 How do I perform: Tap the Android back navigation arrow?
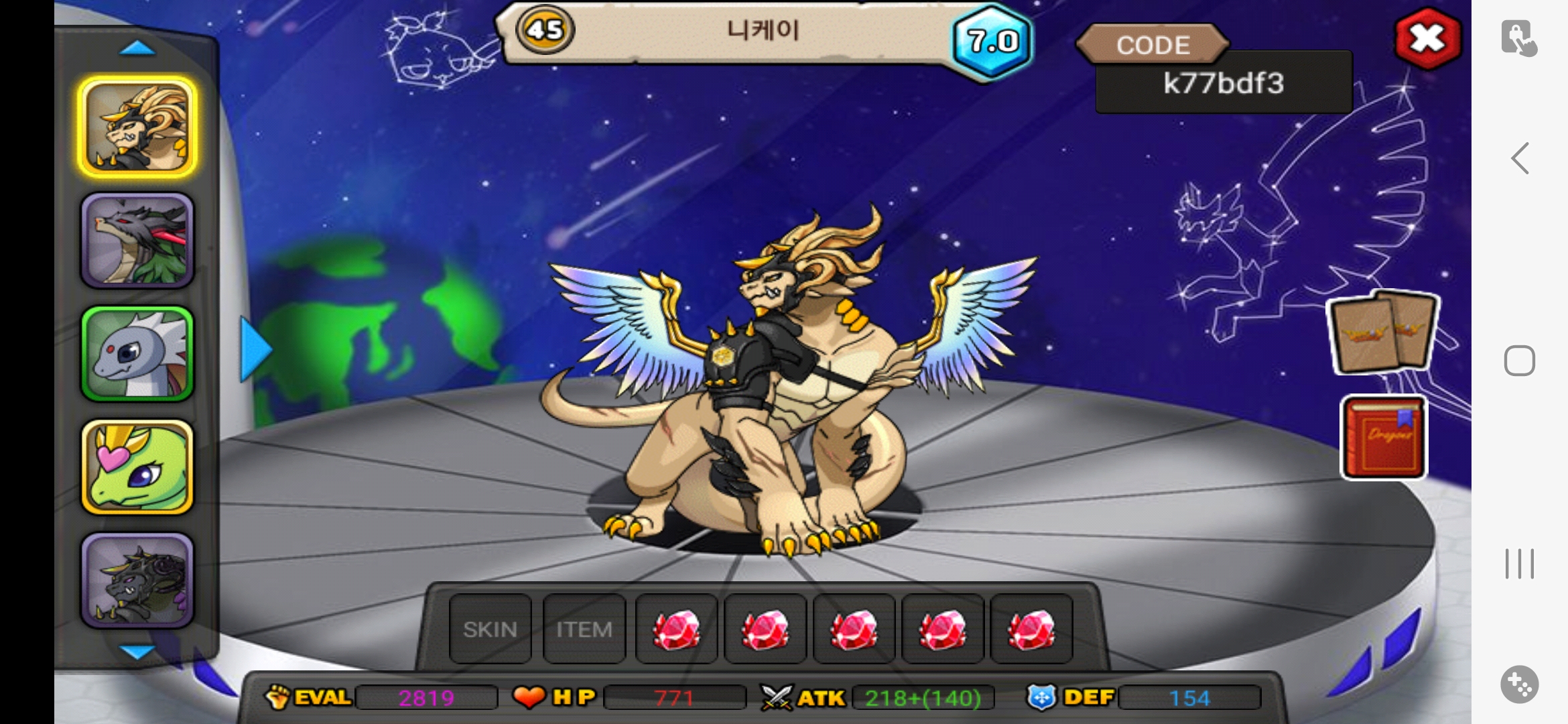coord(1520,158)
